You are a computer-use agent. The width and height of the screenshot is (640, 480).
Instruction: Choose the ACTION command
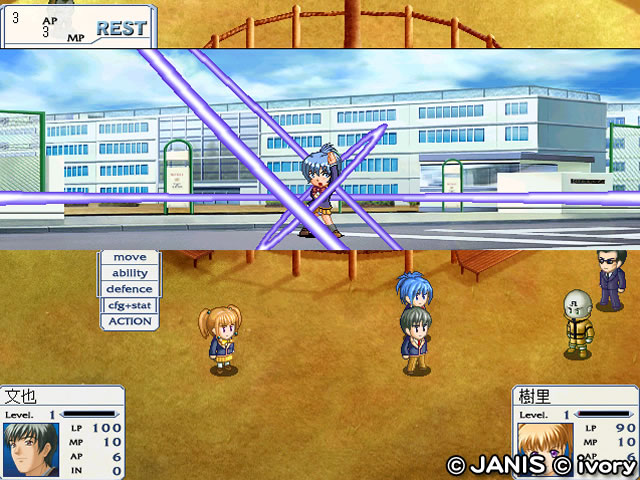click(x=129, y=322)
